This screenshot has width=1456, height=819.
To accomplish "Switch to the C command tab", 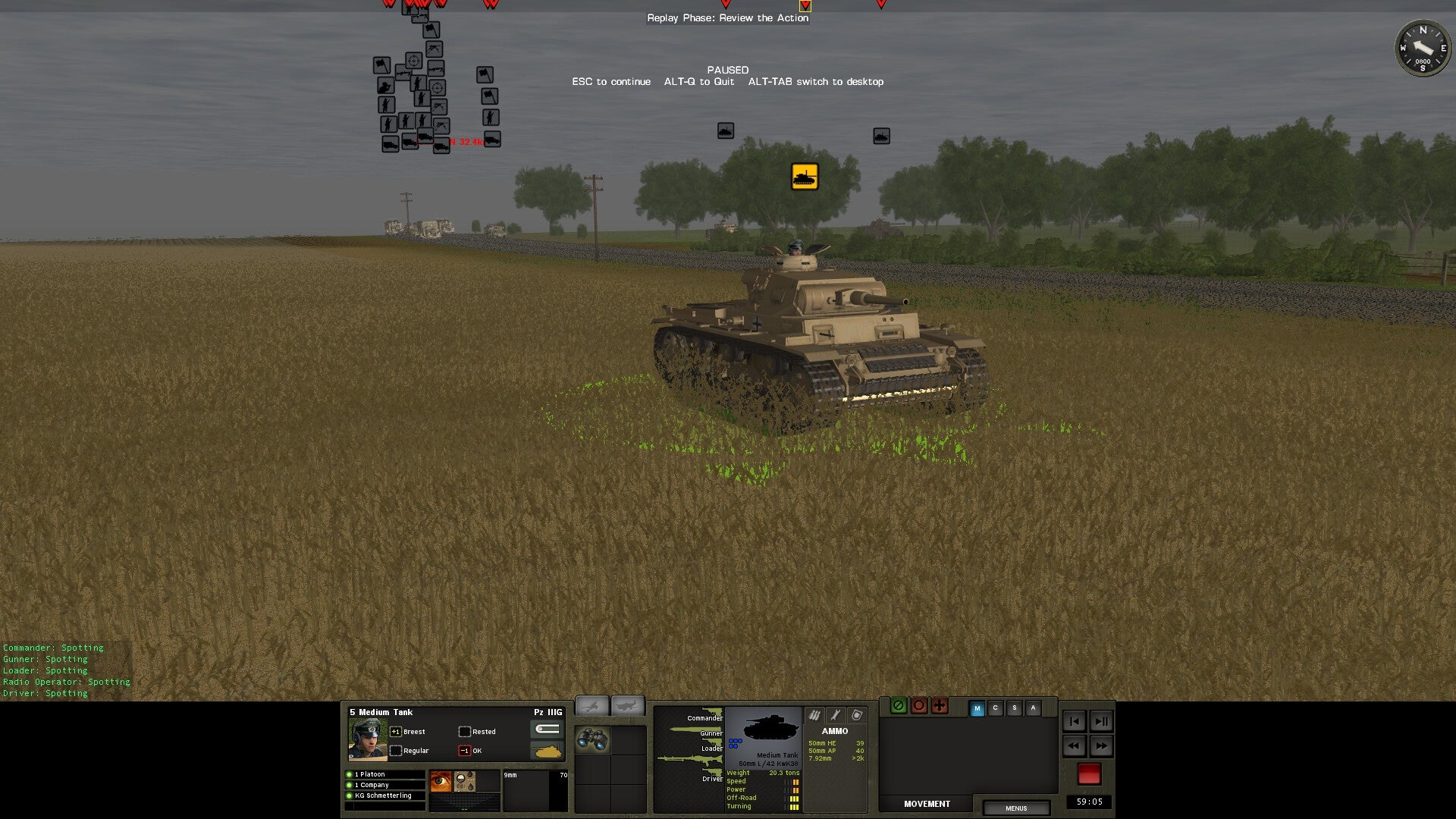I will (x=996, y=708).
